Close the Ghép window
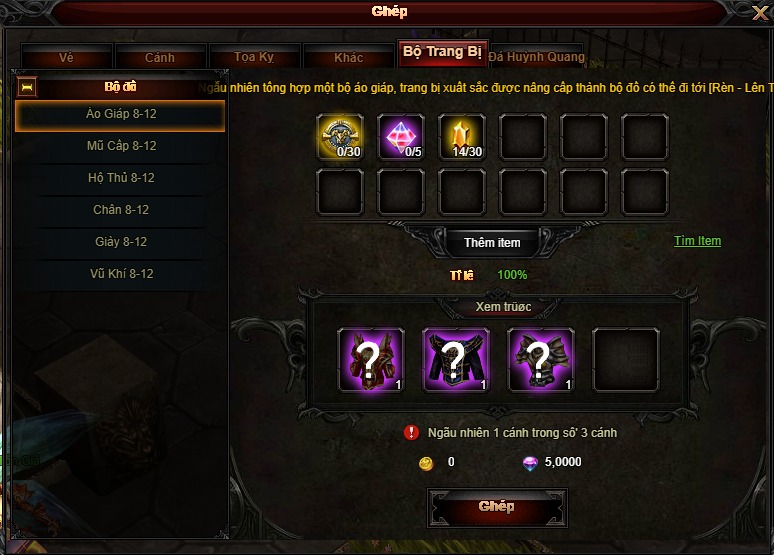774x555 pixels. click(759, 13)
